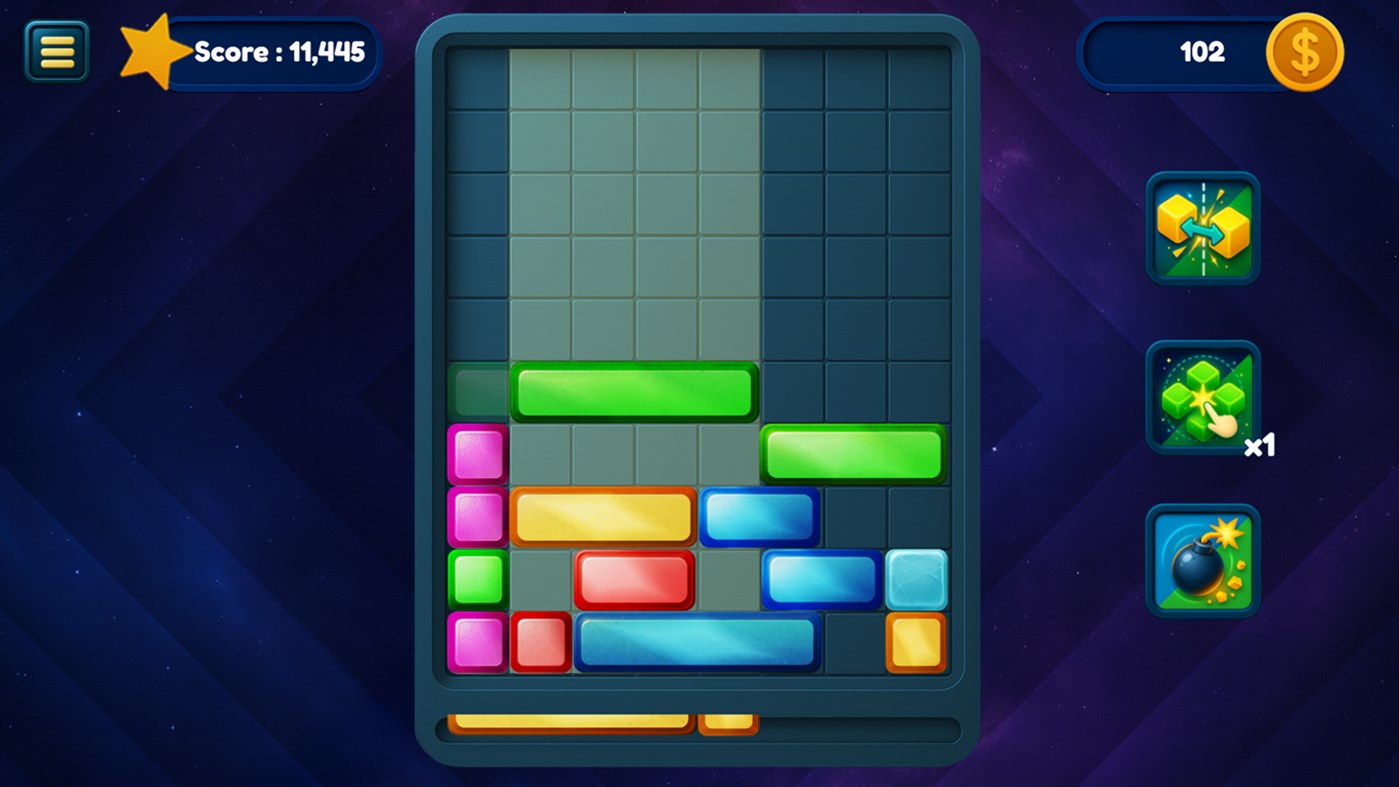The height and width of the screenshot is (787, 1399).
Task: Use the single block remover power-up
Action: click(1202, 396)
